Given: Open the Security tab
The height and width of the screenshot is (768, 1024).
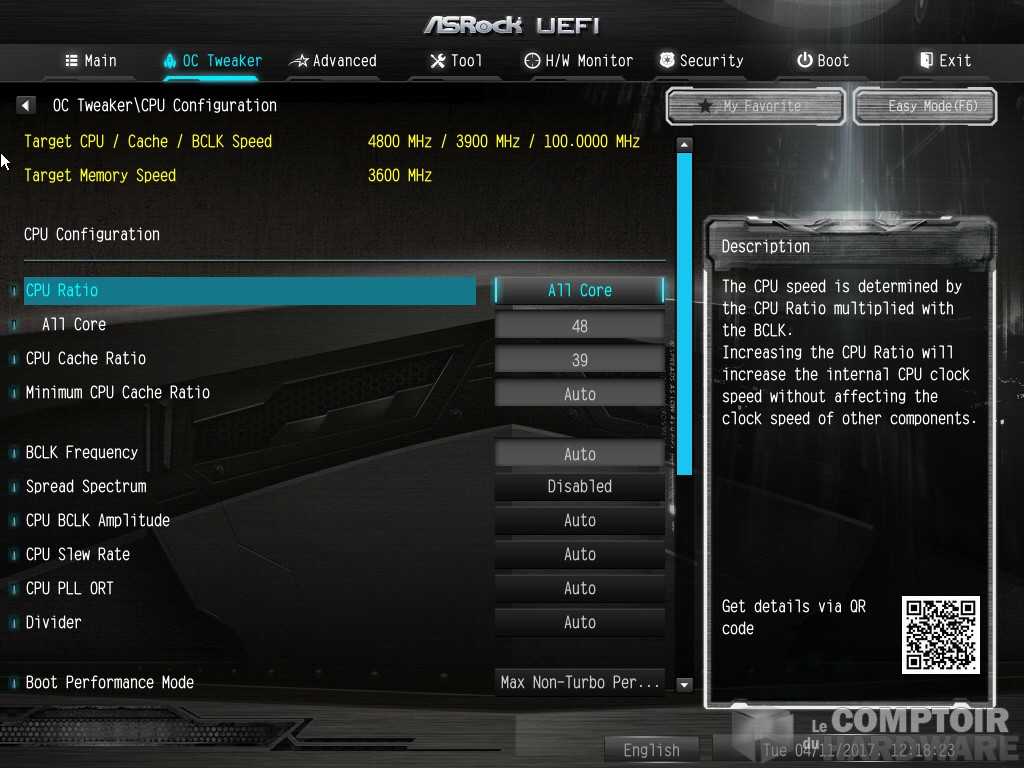Looking at the screenshot, I should (x=702, y=61).
